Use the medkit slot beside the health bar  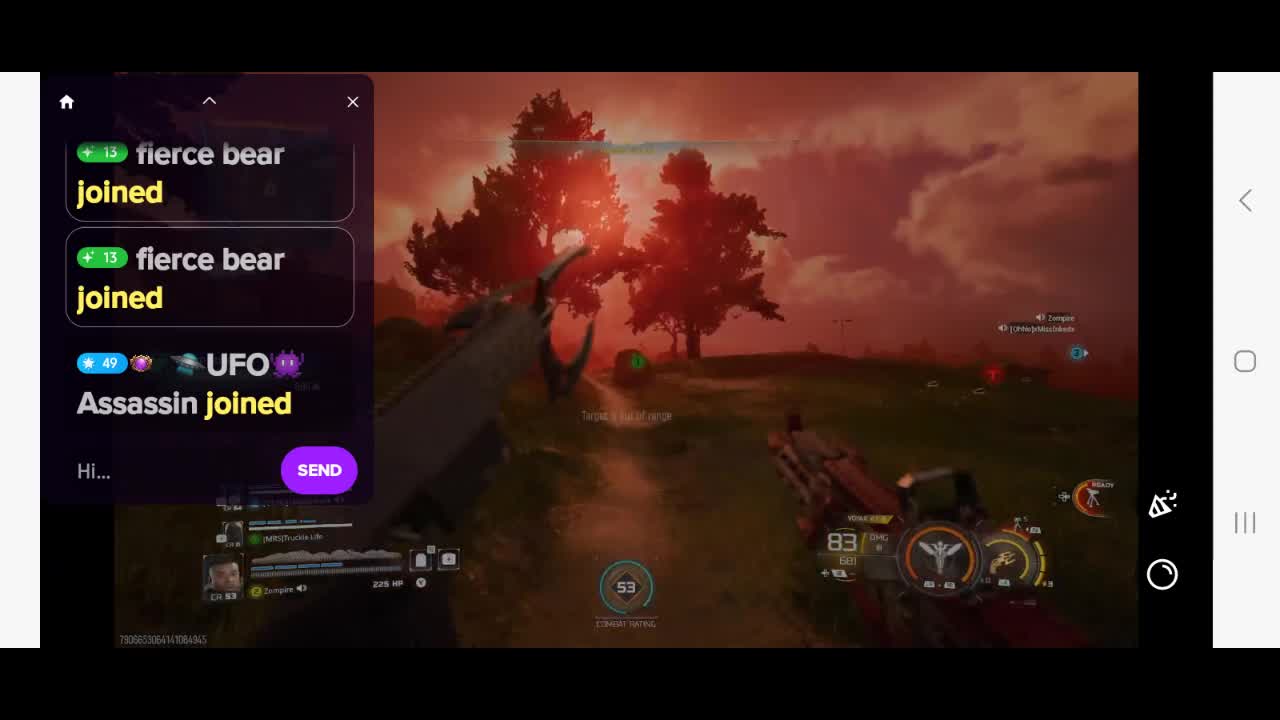[x=448, y=560]
